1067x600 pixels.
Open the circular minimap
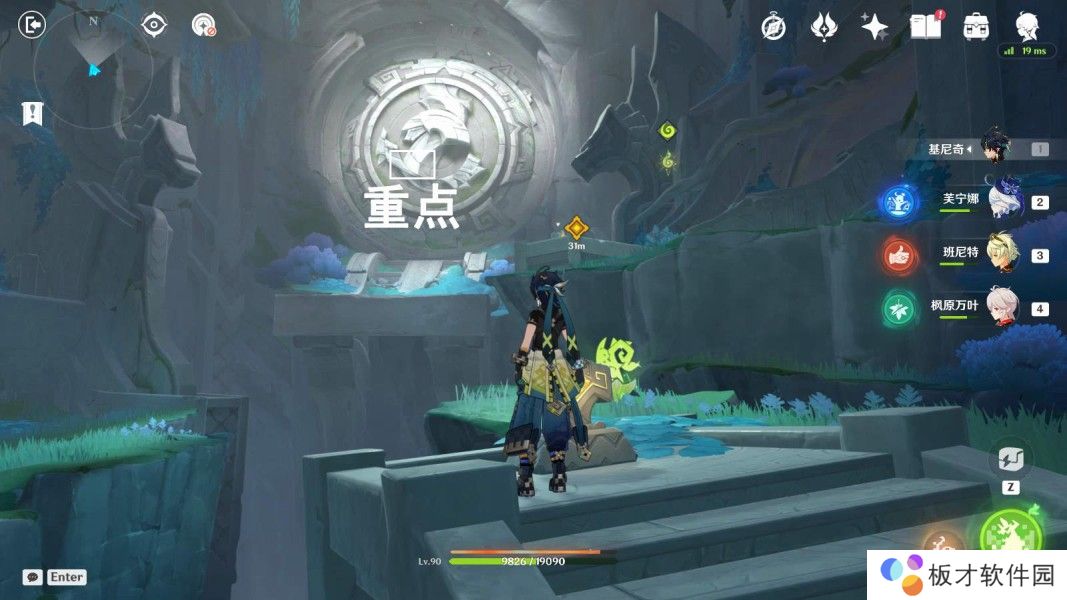(x=93, y=68)
